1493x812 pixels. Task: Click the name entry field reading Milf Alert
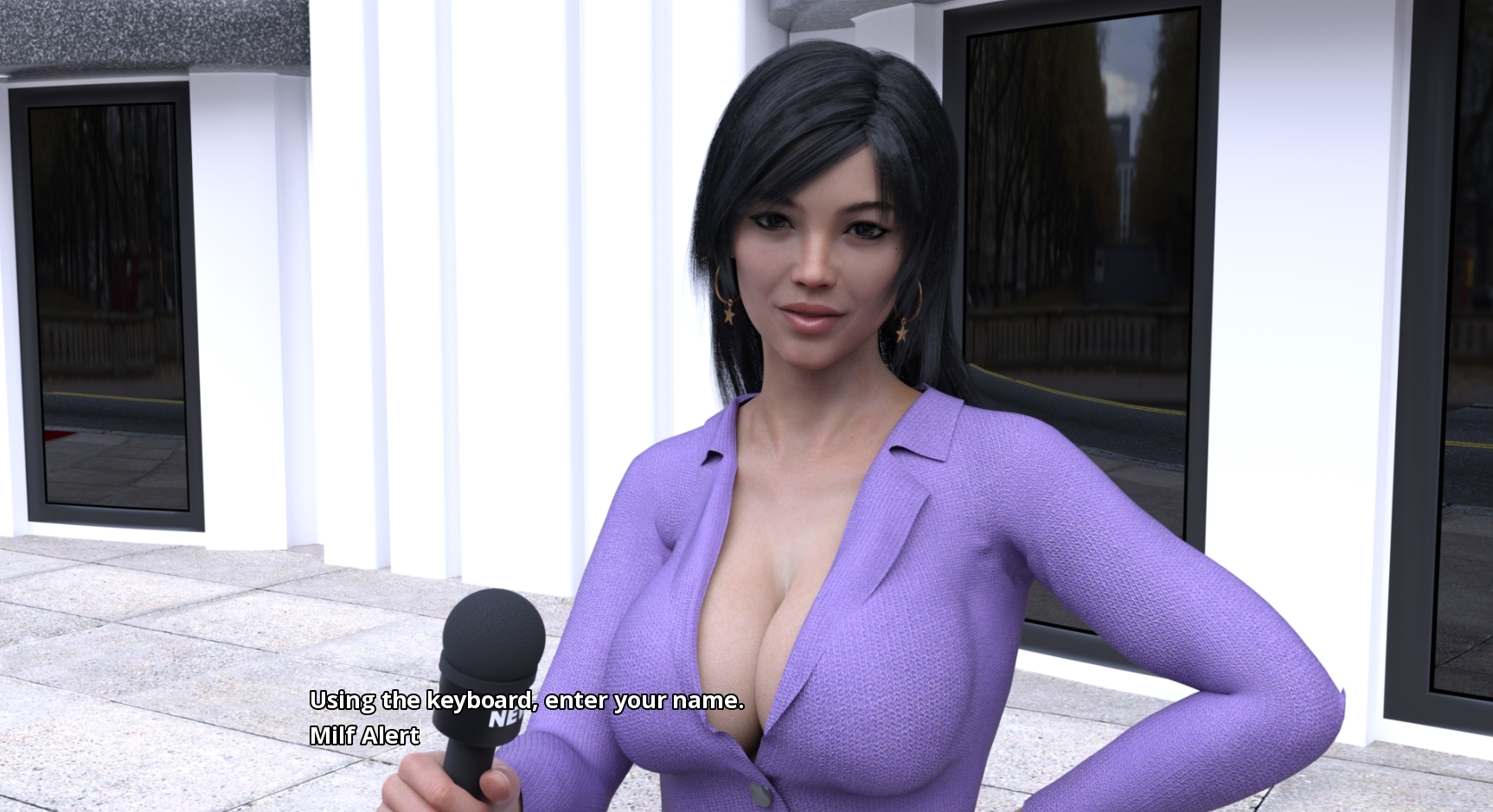pyautogui.click(x=364, y=735)
